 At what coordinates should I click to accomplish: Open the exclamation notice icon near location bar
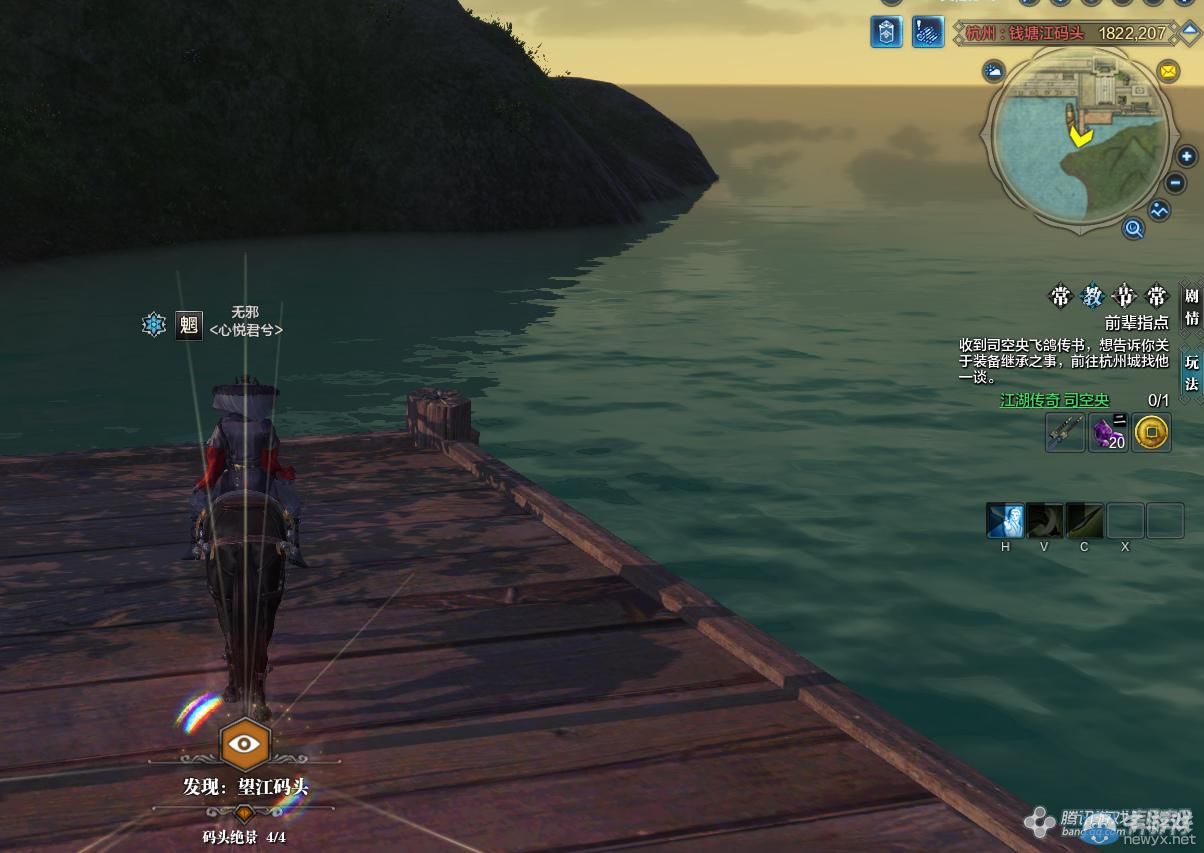click(x=928, y=32)
